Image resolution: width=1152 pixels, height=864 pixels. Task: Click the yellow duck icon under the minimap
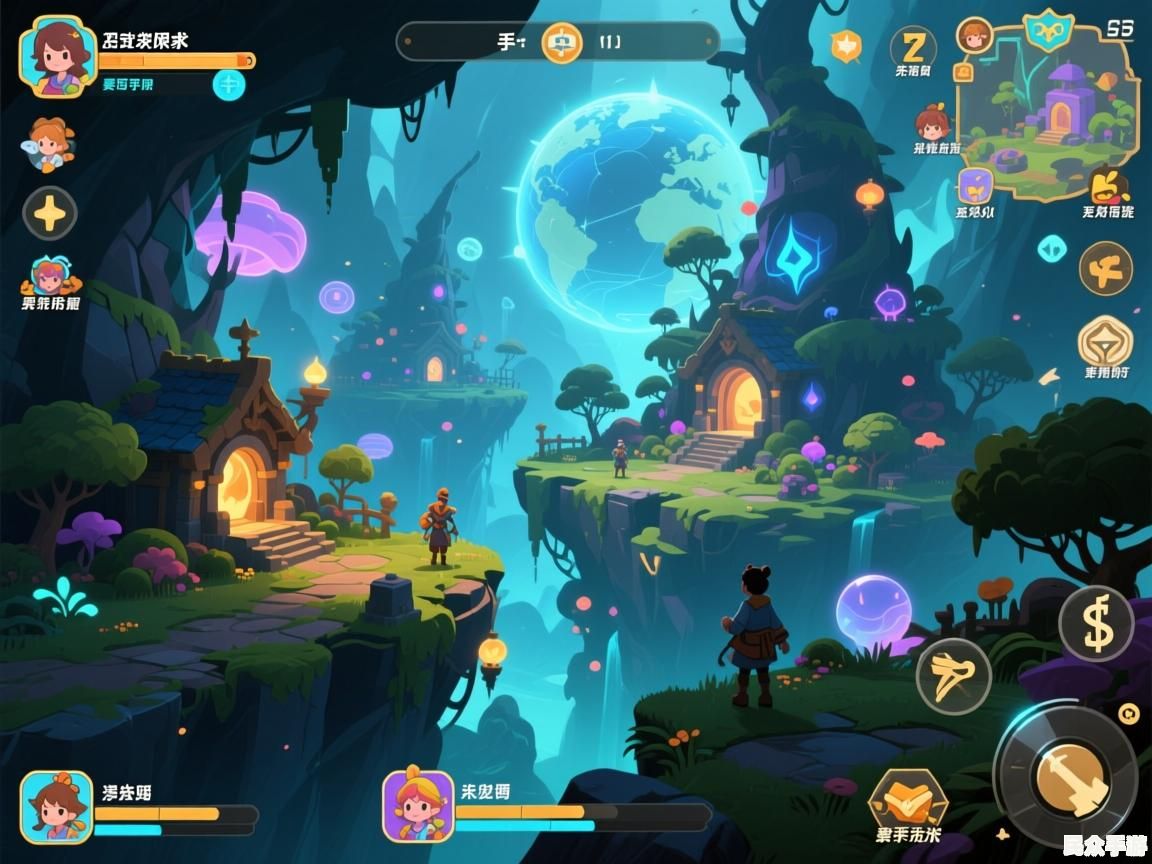(1108, 185)
